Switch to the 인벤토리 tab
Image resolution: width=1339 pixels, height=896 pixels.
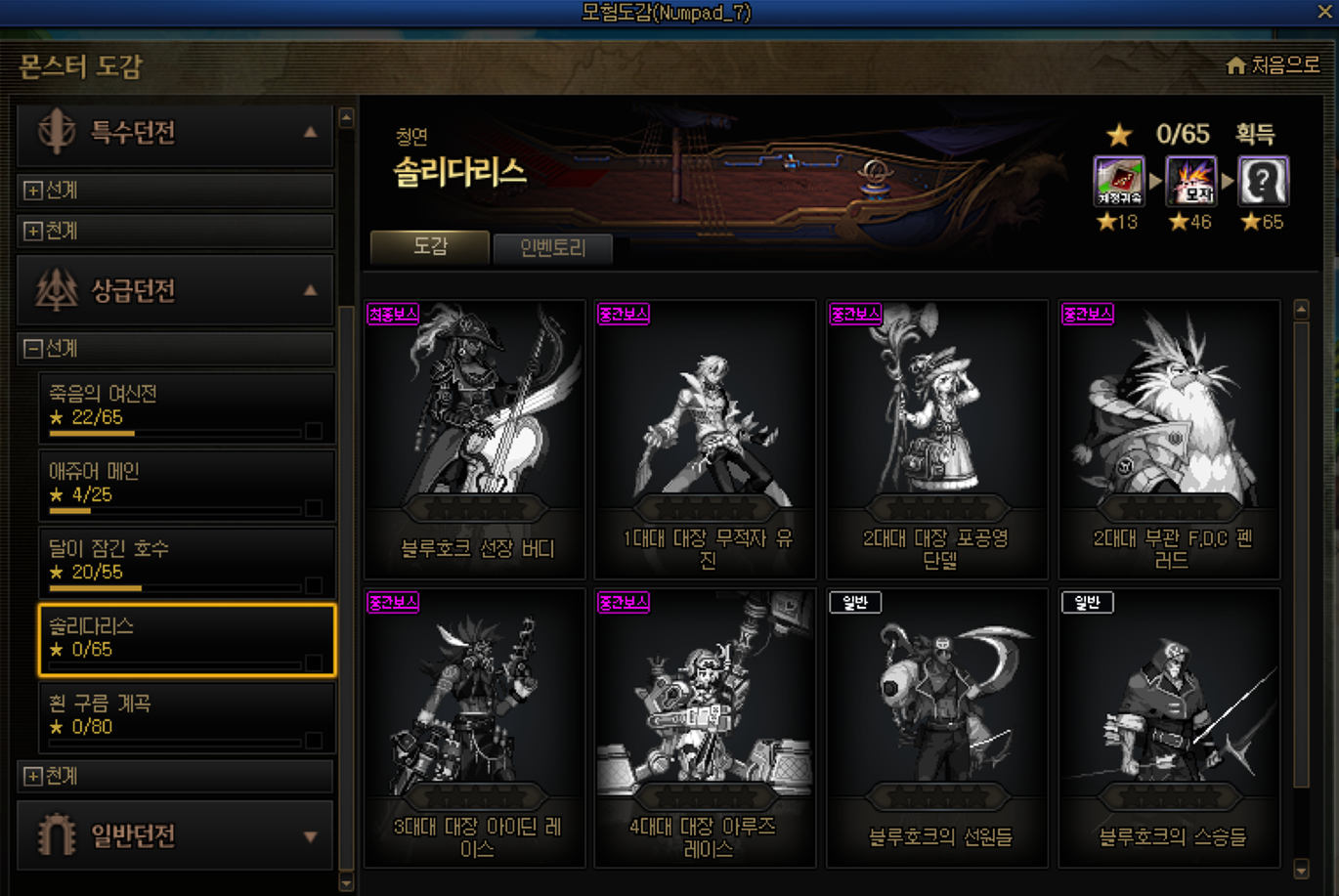point(553,248)
